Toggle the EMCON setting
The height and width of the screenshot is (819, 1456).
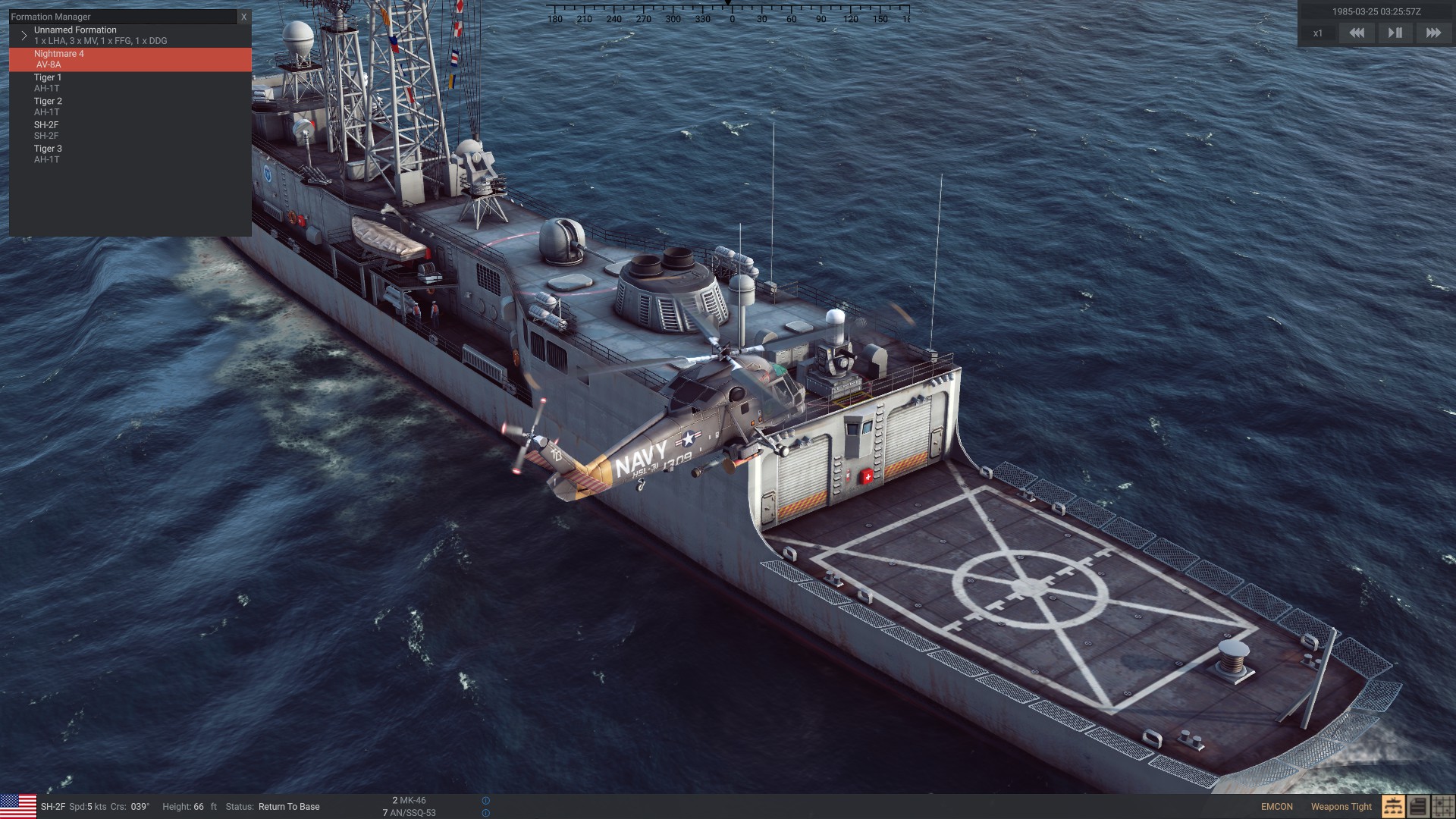[x=1277, y=807]
